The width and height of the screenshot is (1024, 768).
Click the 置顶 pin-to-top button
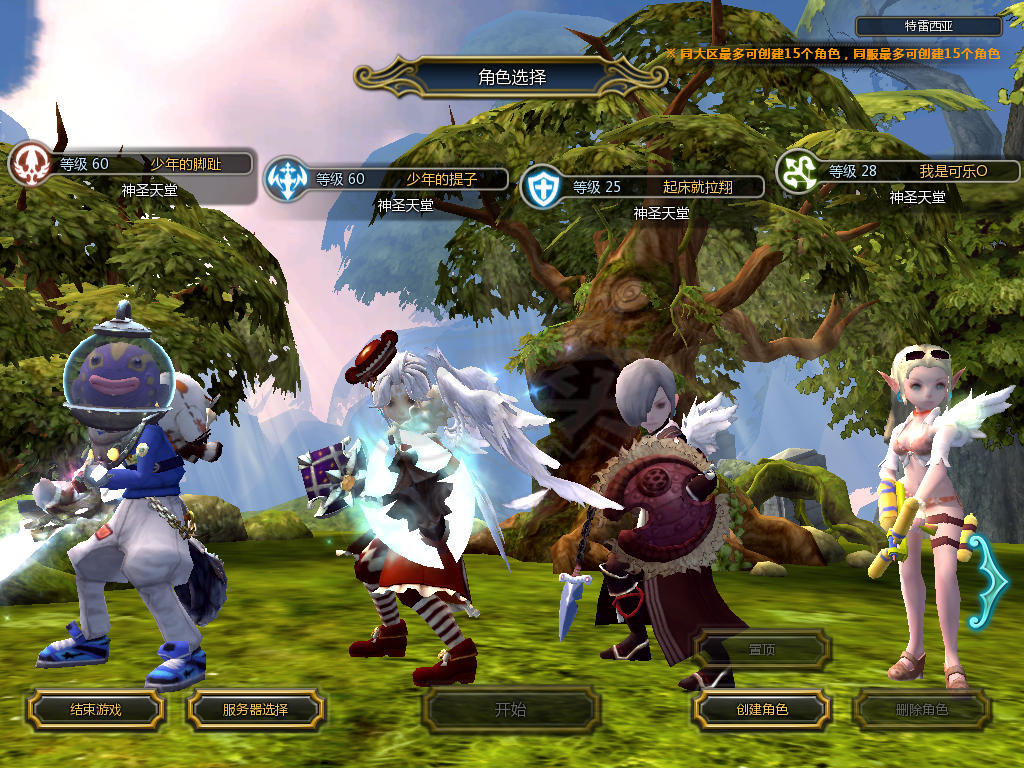tap(762, 649)
